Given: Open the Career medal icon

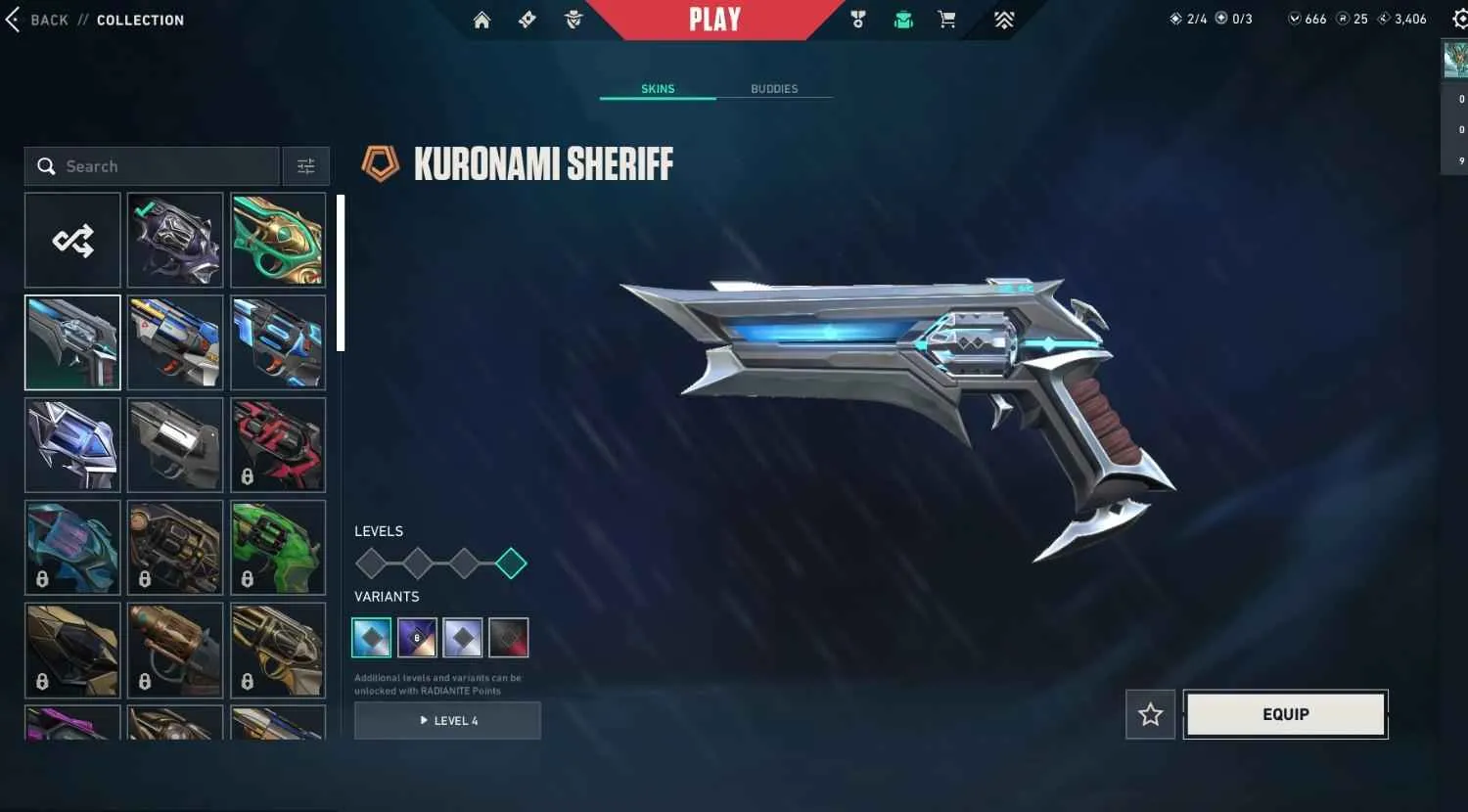Looking at the screenshot, I should click(x=858, y=19).
